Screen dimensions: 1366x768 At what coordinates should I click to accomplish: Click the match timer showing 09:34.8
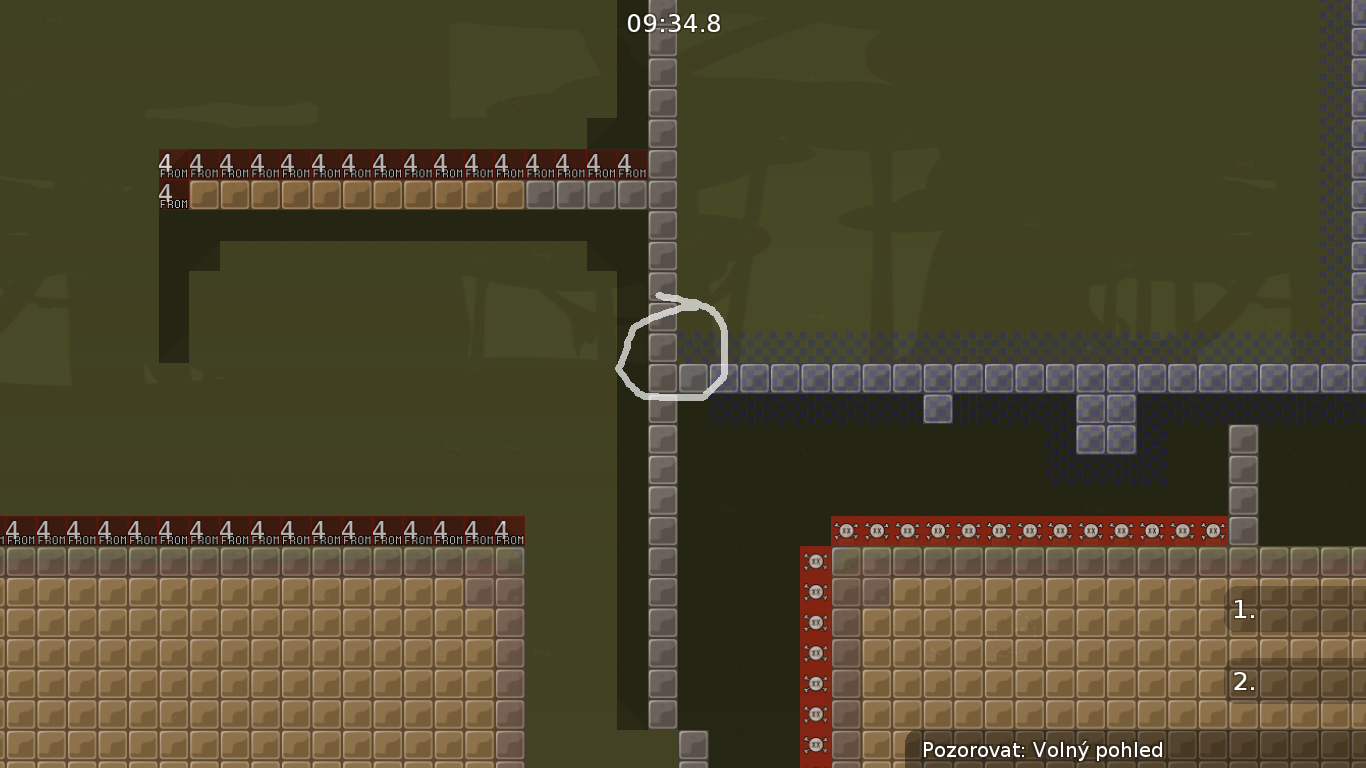(674, 24)
